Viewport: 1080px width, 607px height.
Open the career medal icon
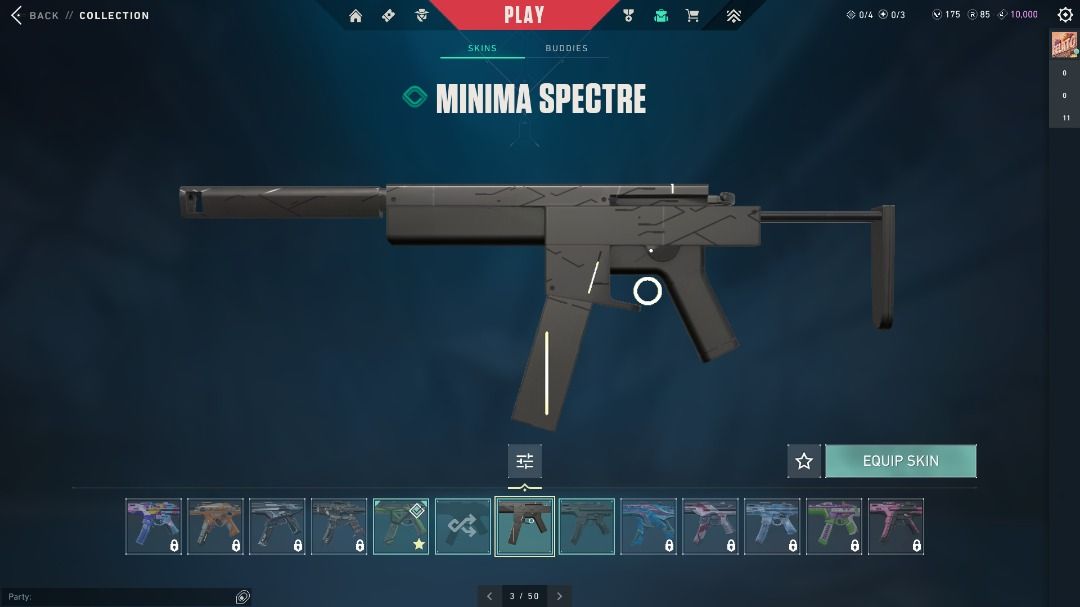tap(628, 15)
